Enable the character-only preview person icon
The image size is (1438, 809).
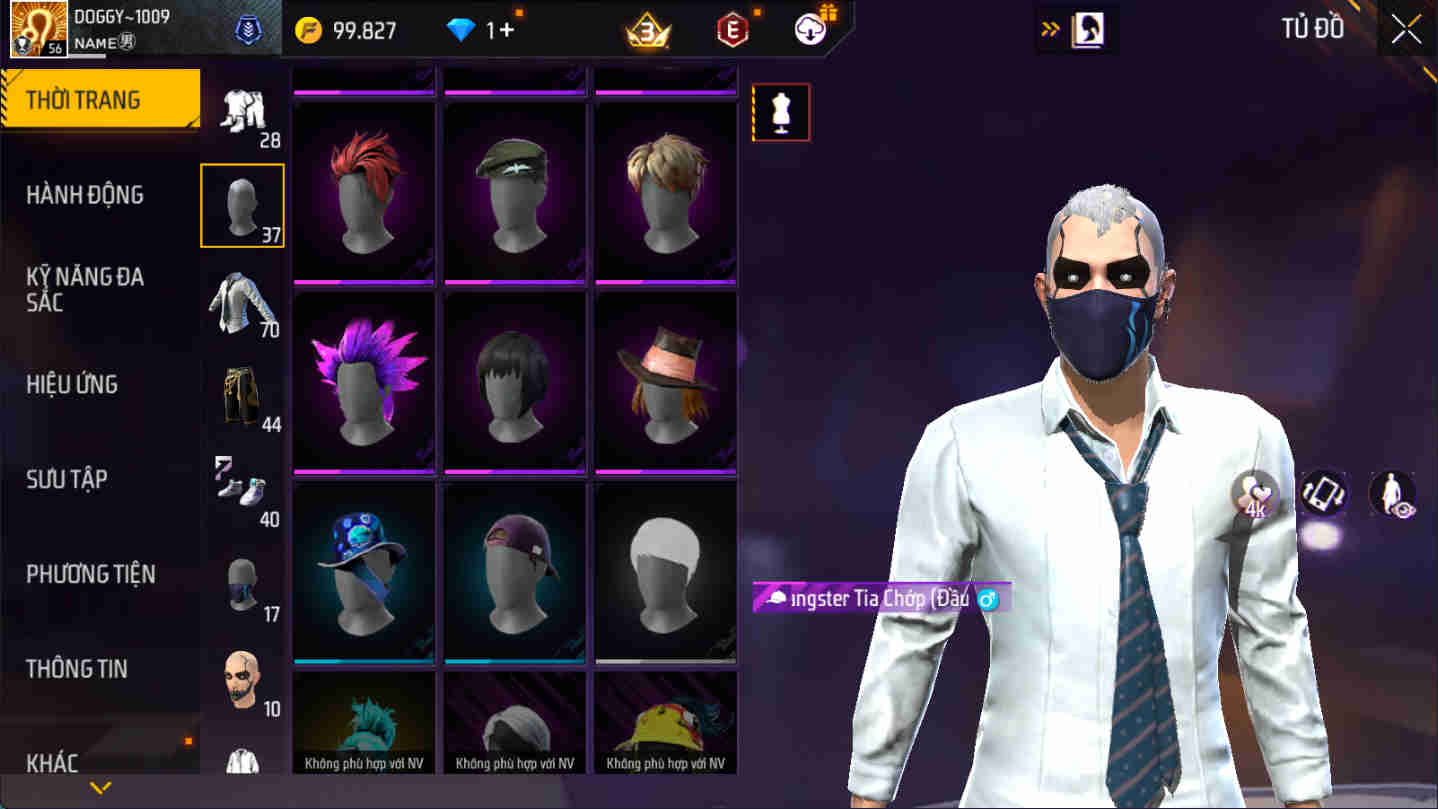(x=1394, y=494)
